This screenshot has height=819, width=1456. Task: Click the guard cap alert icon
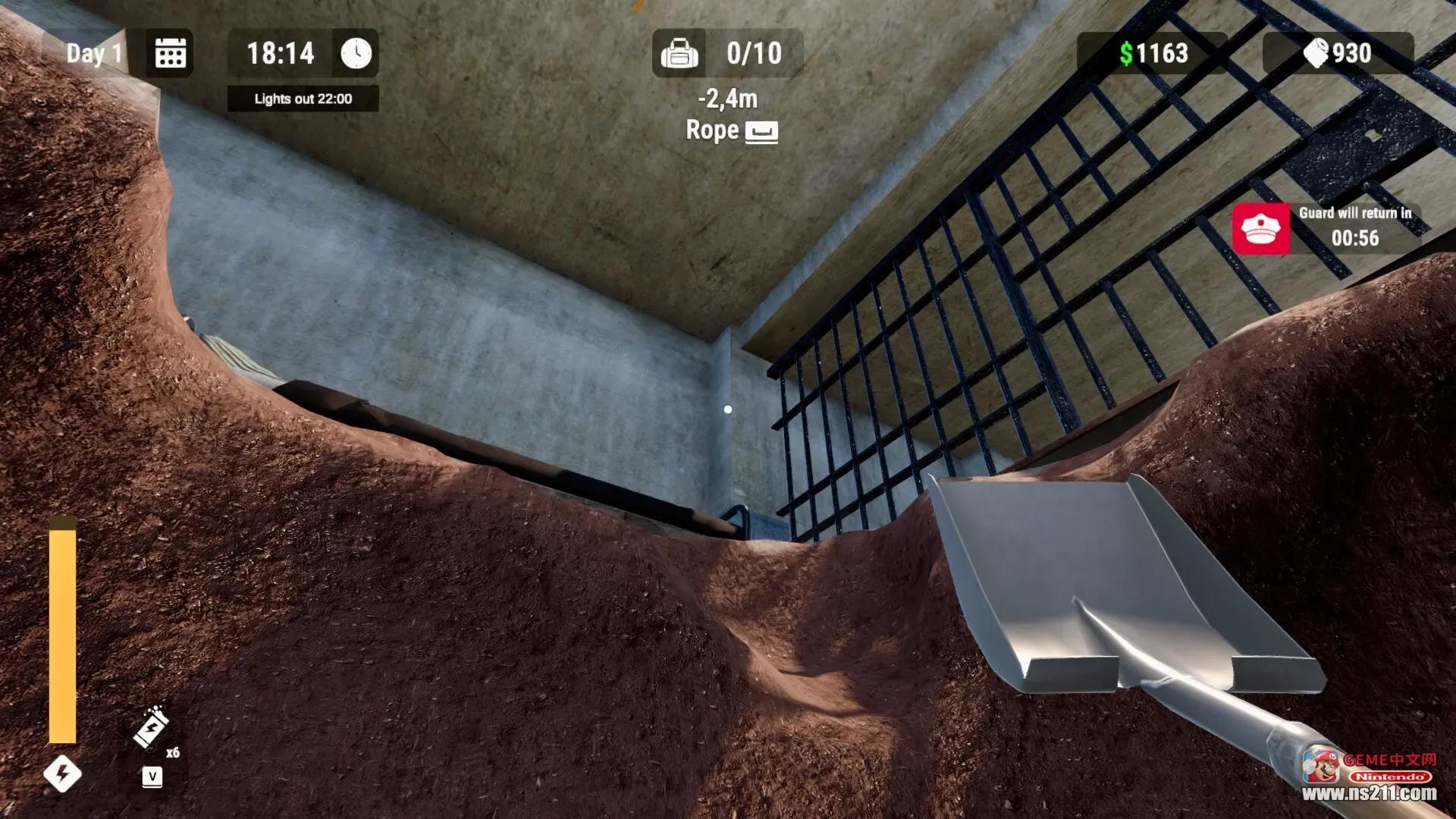click(1260, 228)
